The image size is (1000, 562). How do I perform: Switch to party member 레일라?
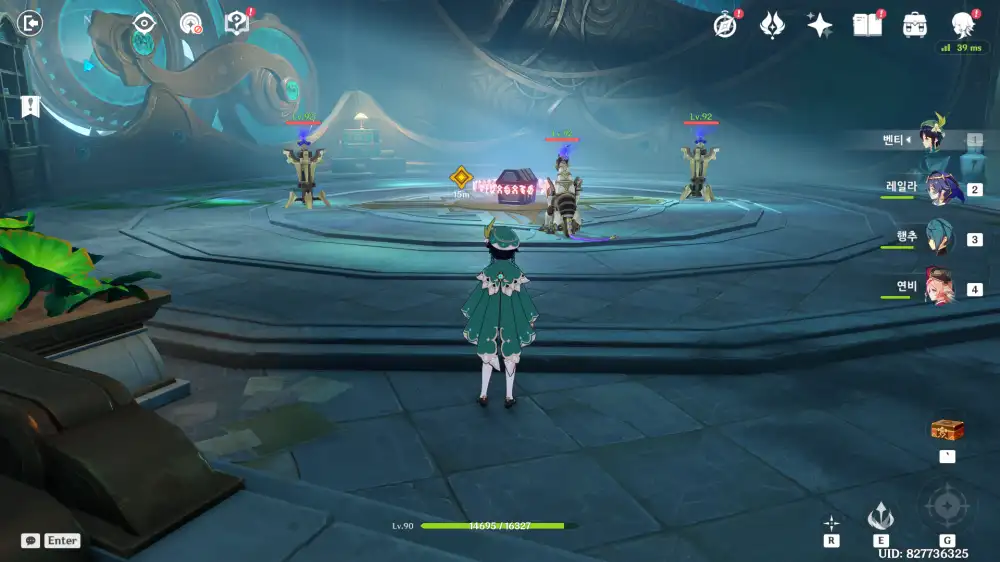pos(938,189)
